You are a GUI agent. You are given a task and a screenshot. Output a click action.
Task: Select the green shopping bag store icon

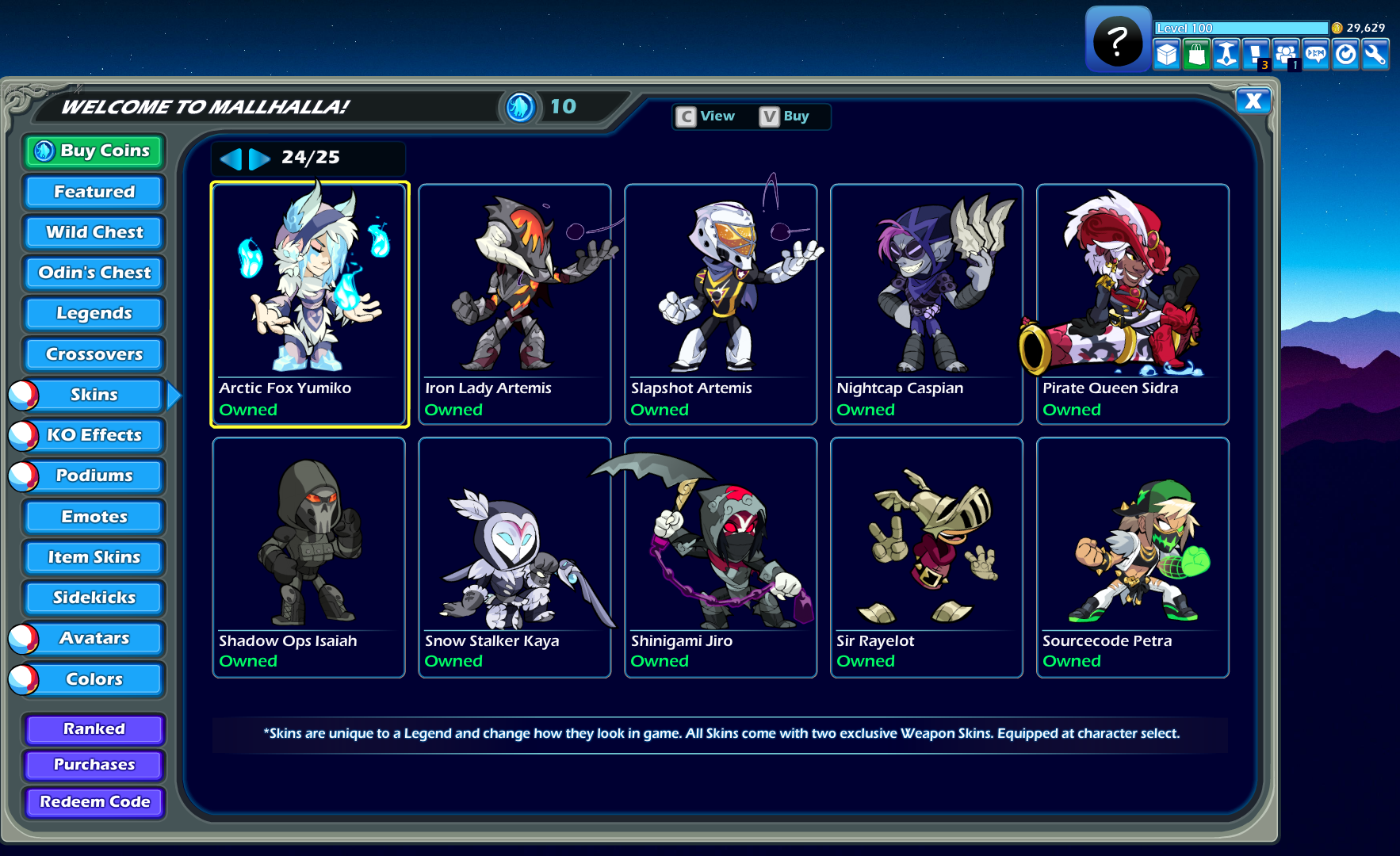[1196, 54]
